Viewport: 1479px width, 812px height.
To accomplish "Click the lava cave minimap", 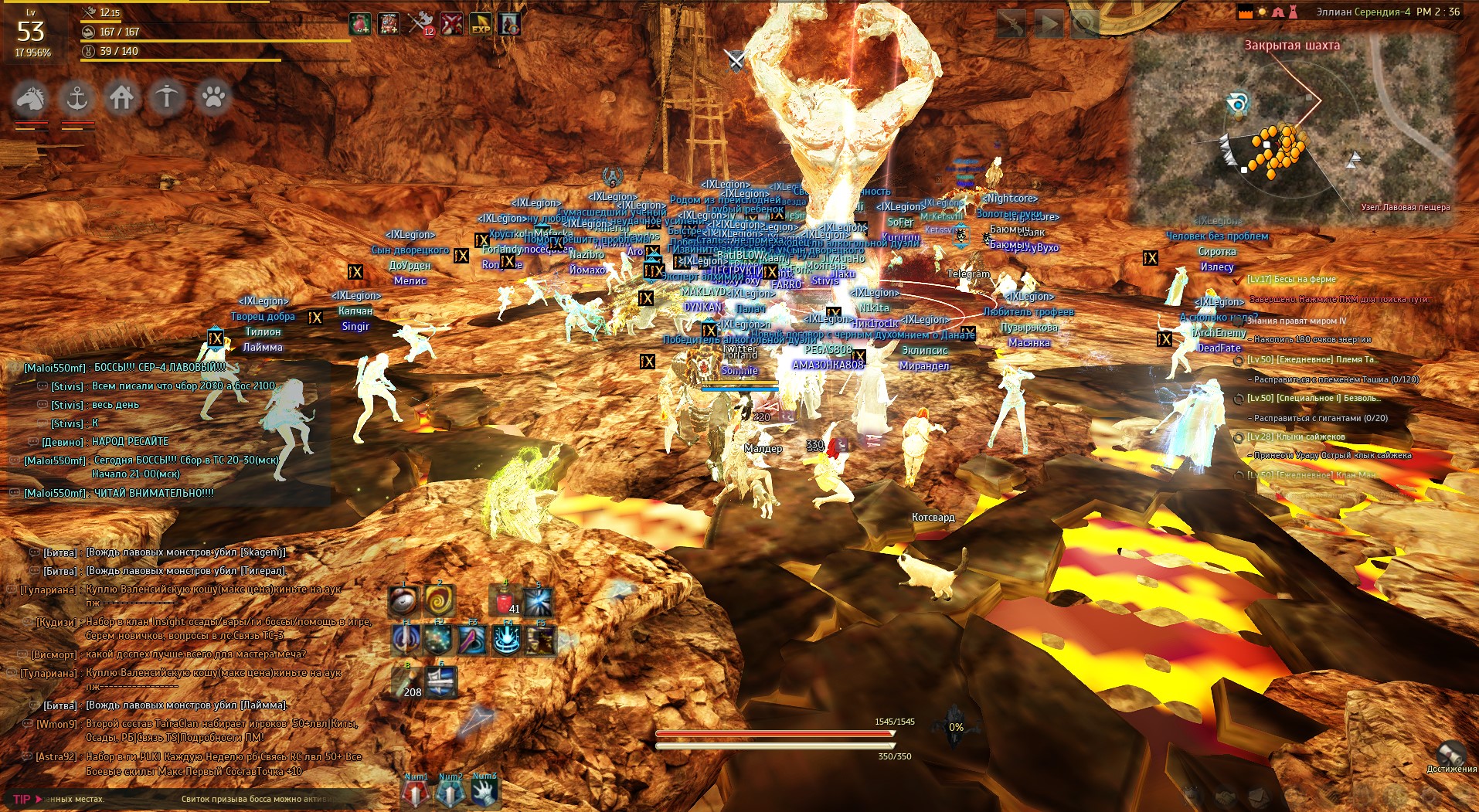I will click(1292, 127).
